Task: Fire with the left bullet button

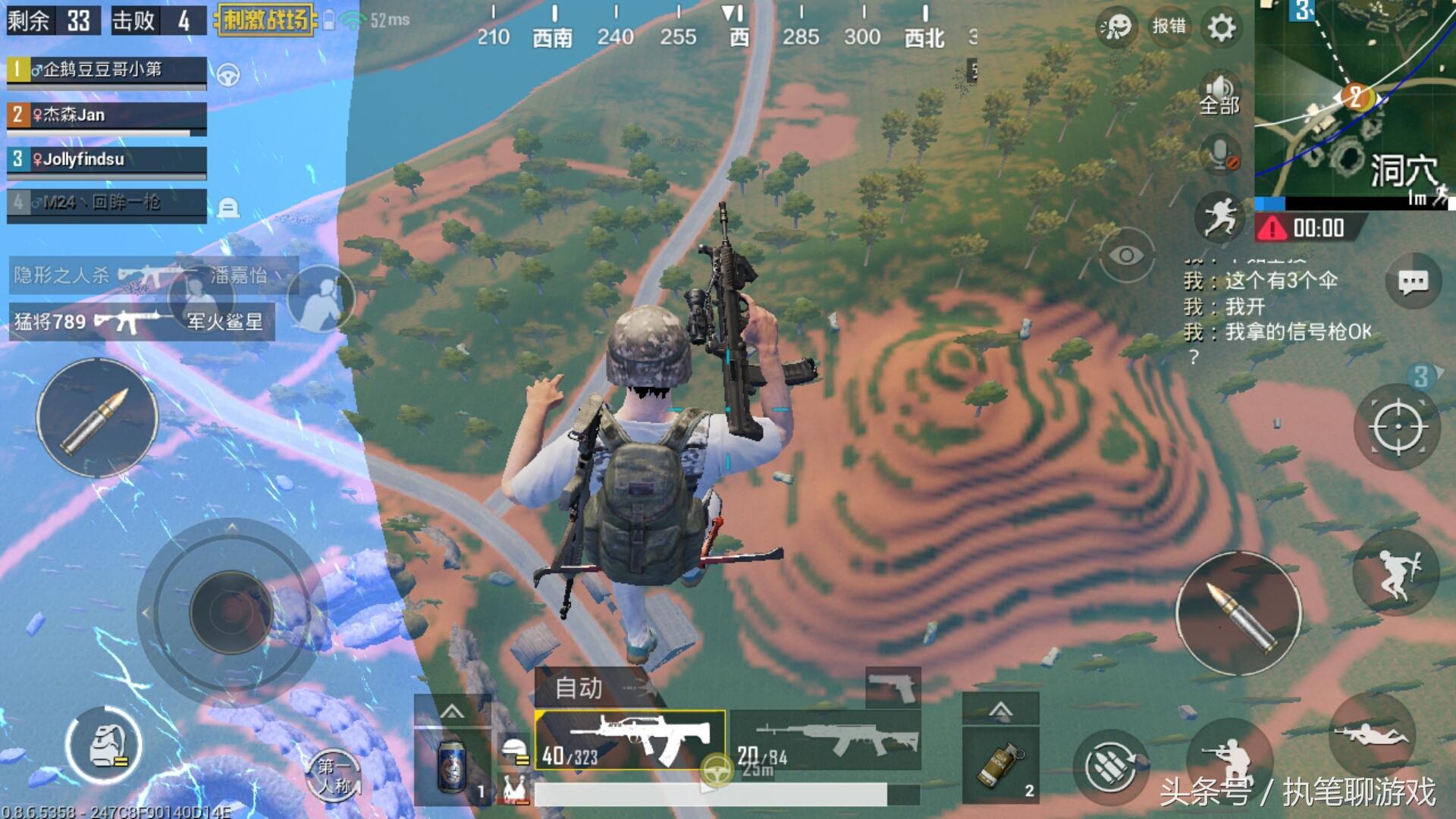Action: pyautogui.click(x=97, y=419)
